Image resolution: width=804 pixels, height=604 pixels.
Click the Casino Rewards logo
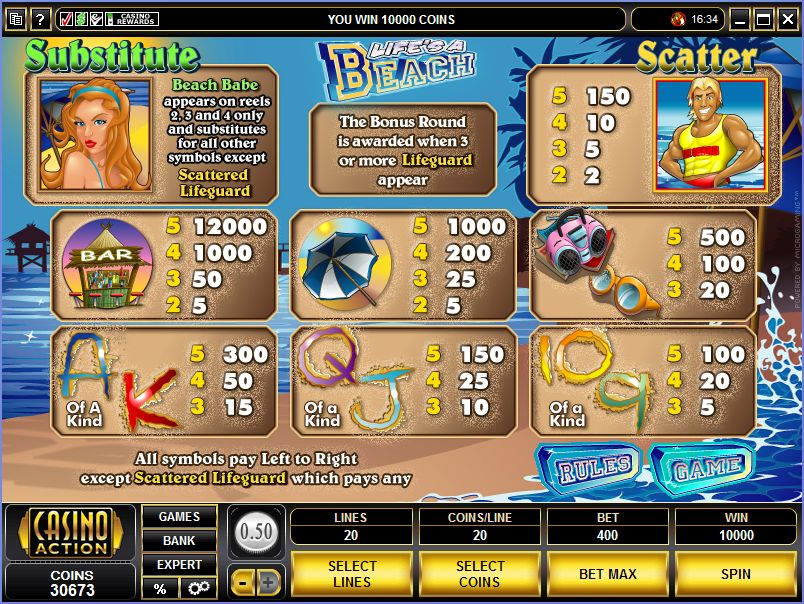pyautogui.click(x=135, y=19)
